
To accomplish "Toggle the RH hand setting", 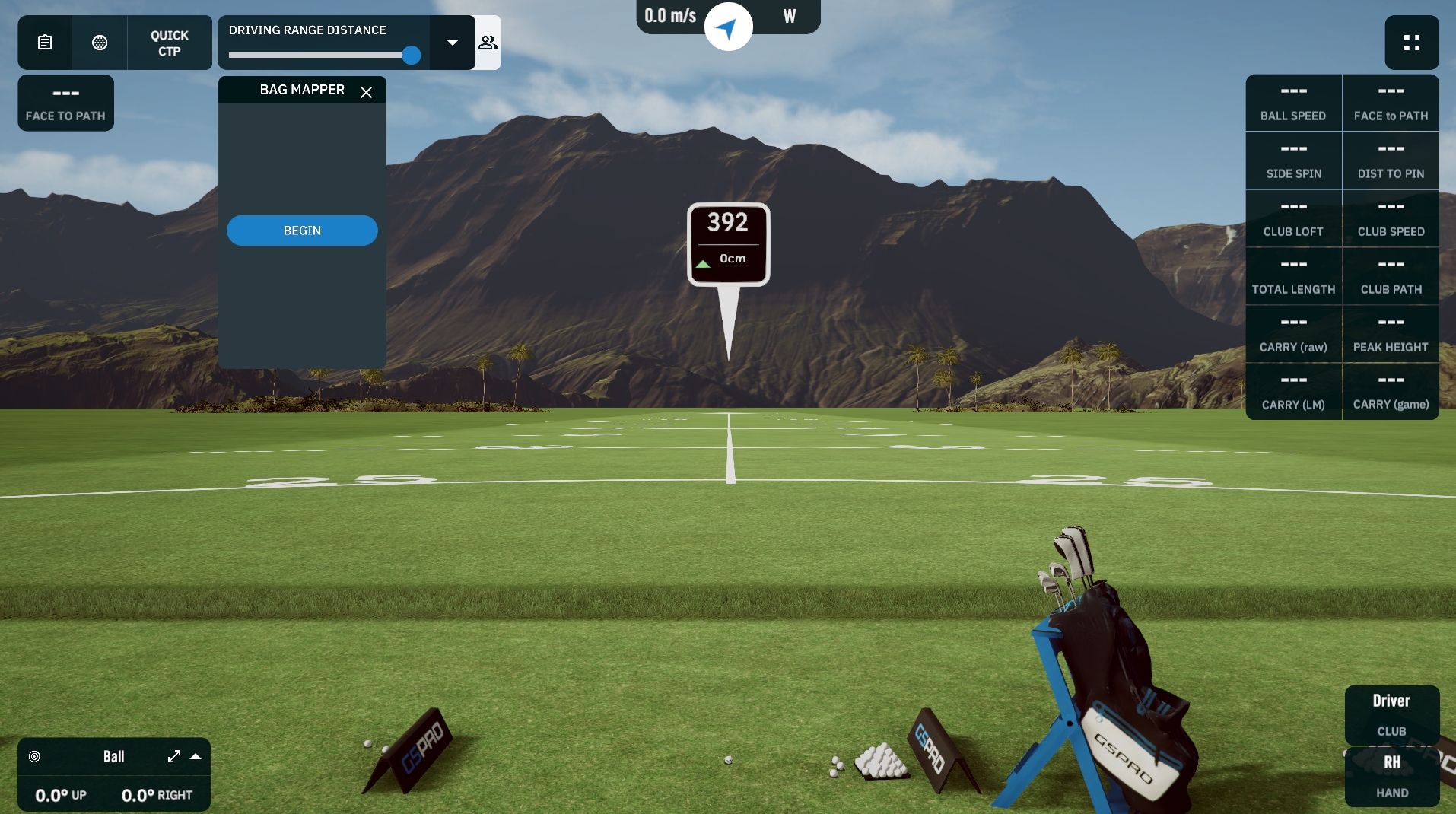I will pos(1391,775).
